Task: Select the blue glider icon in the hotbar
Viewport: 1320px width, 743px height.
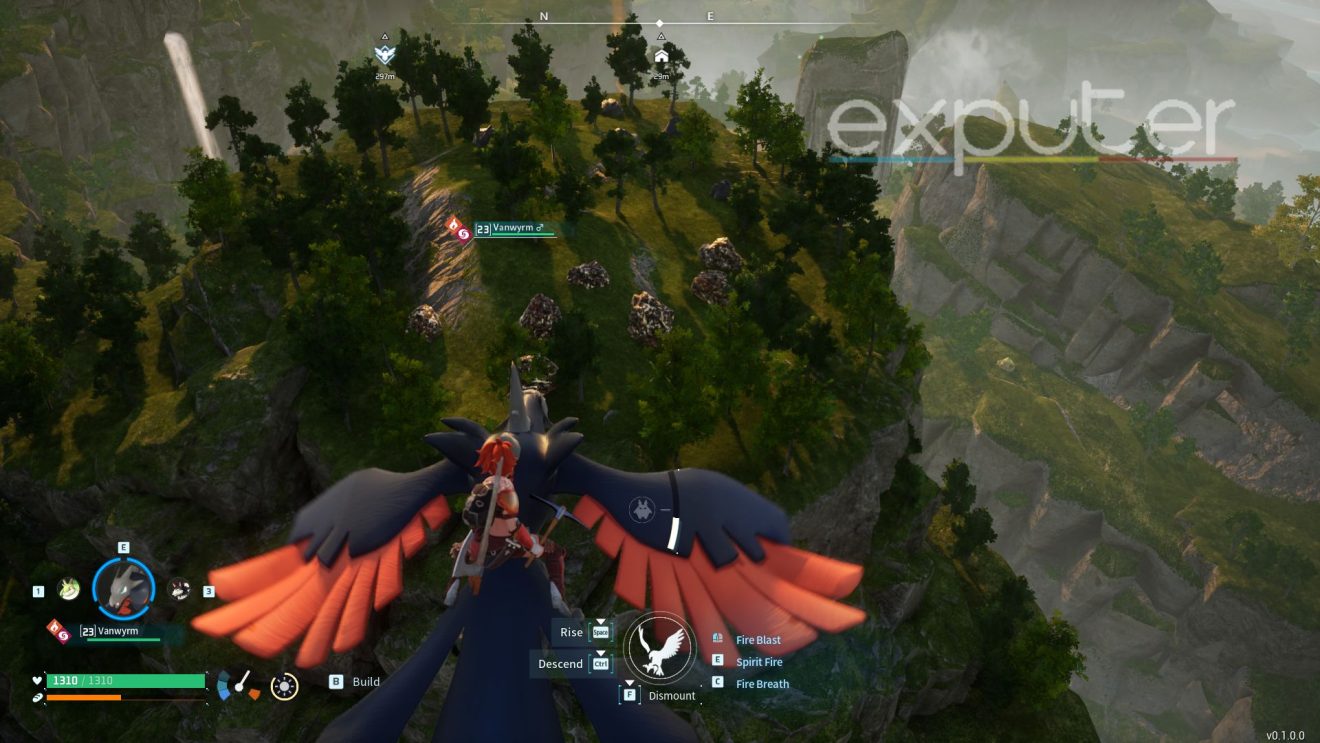Action: click(223, 686)
